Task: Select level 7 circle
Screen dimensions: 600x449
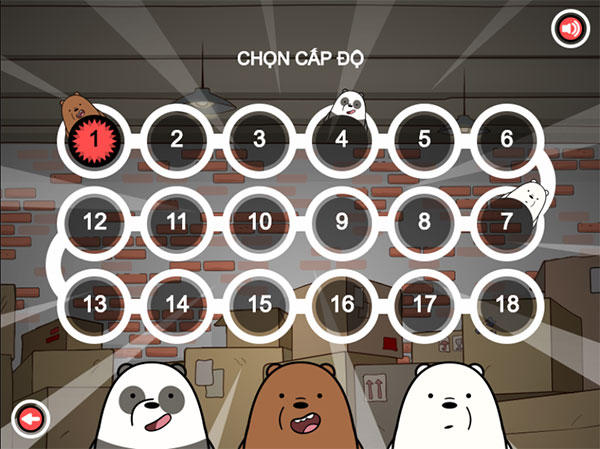Action: click(x=507, y=221)
